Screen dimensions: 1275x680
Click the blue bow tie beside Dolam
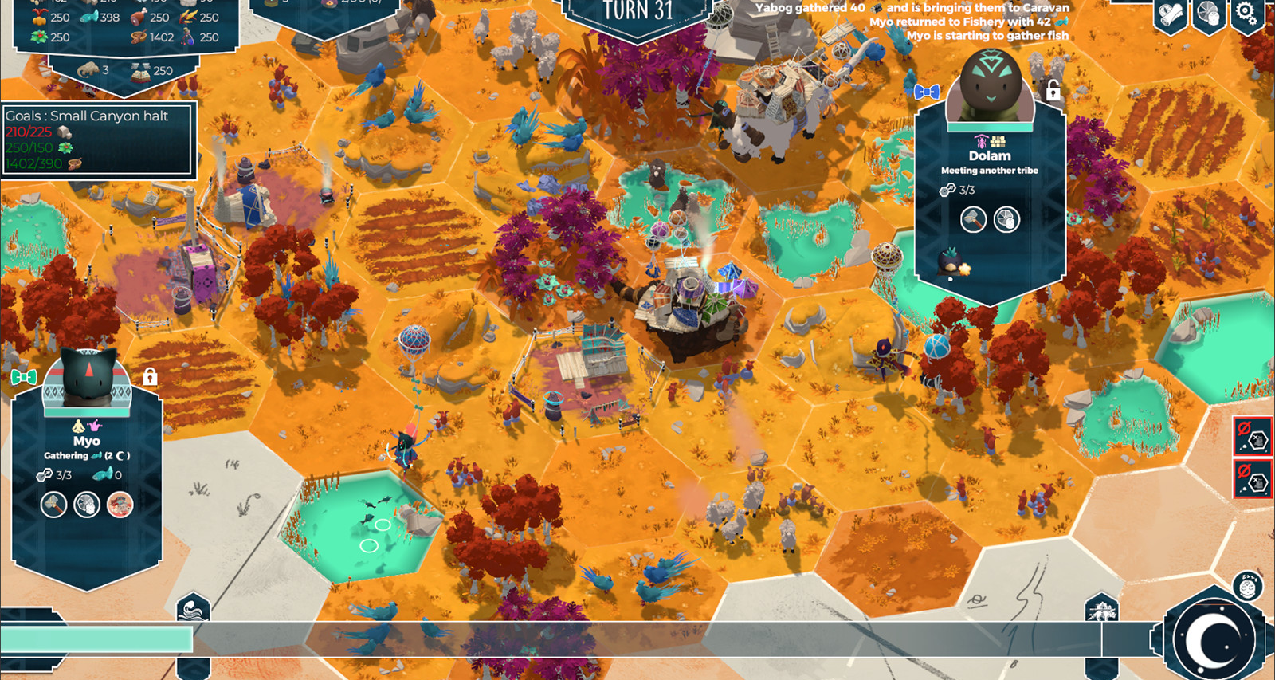[927, 92]
